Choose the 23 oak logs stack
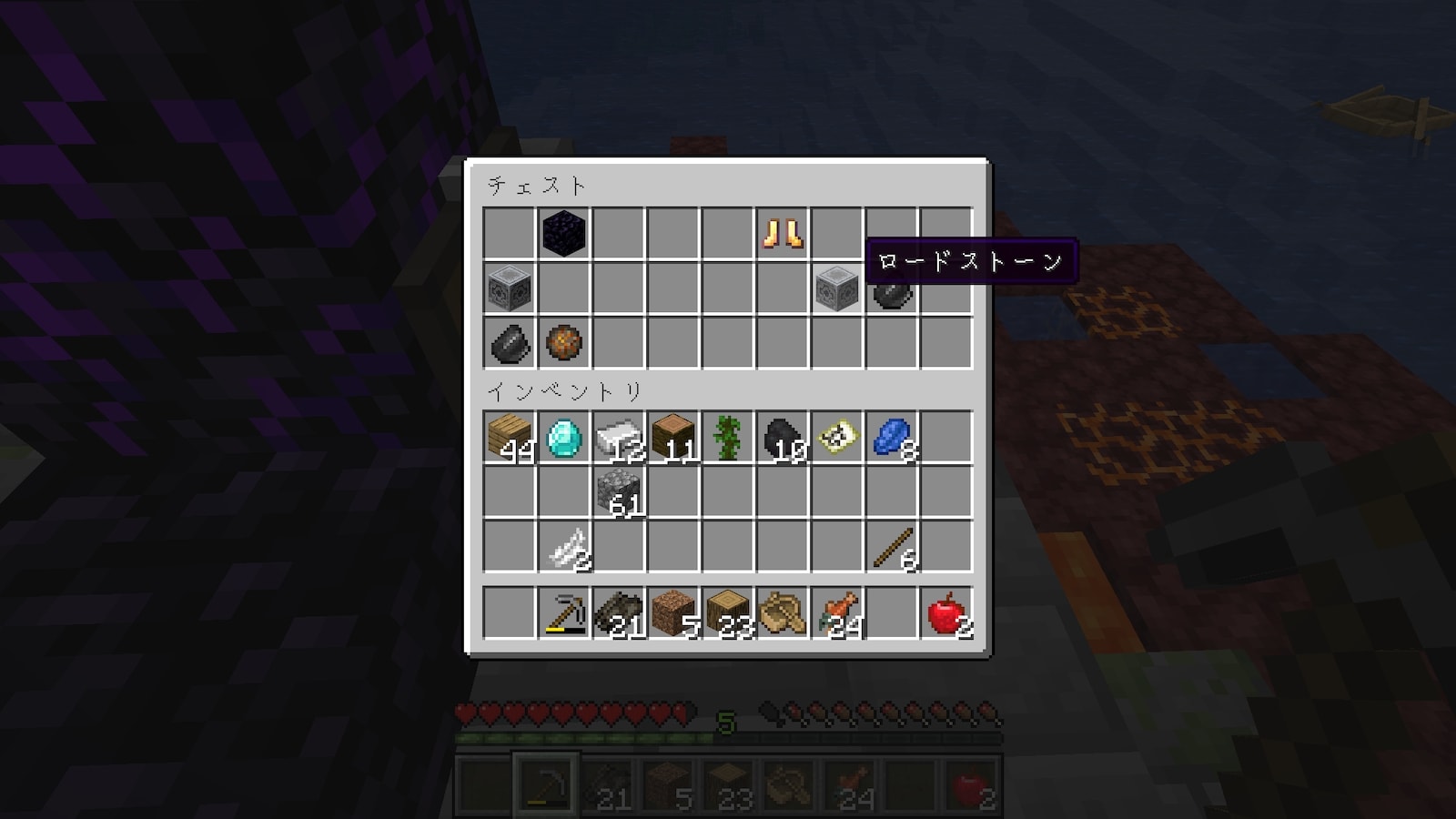1456x819 pixels. pos(727,612)
